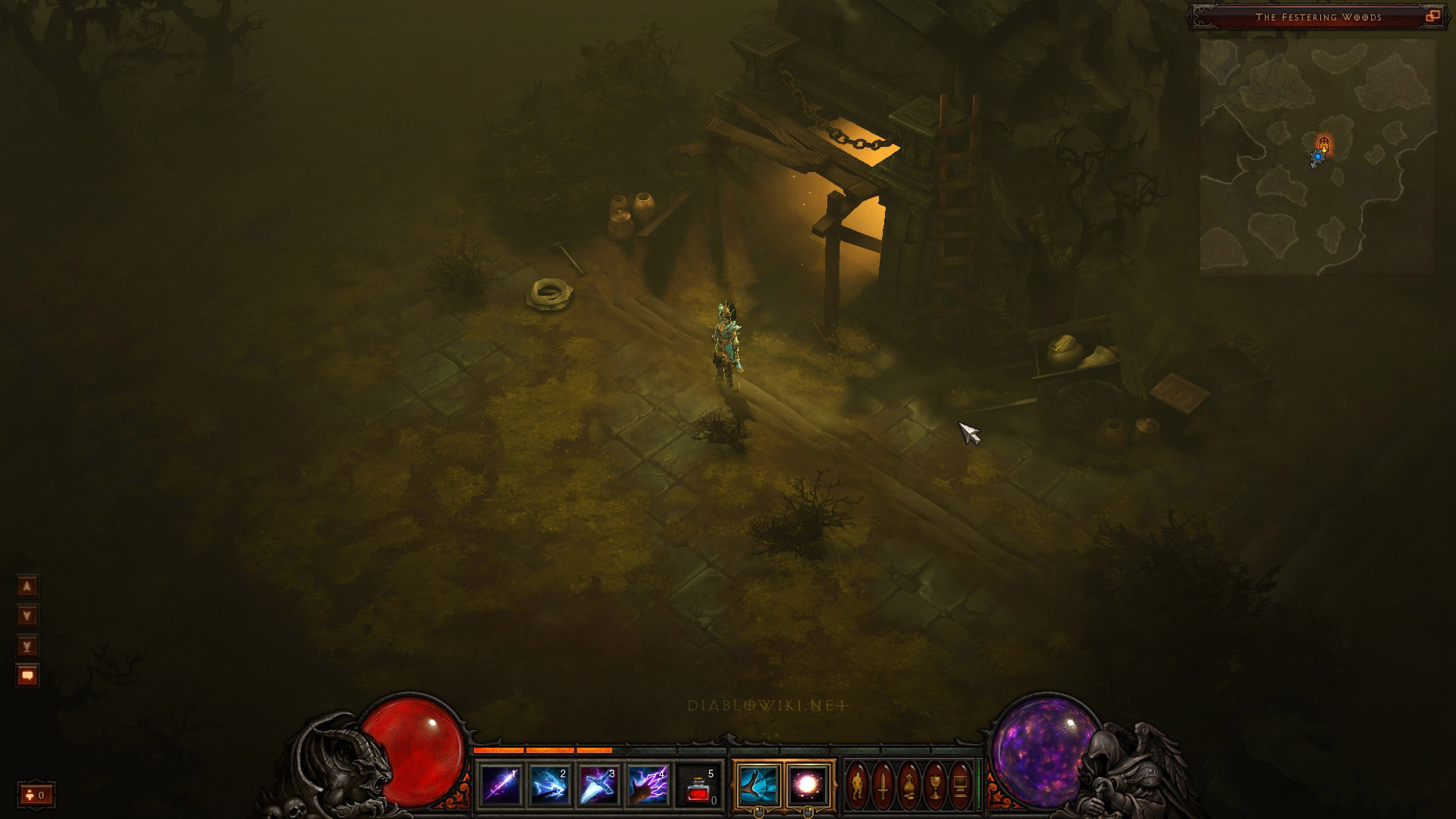Use the spectral blade skill in slot 3
Viewport: 1456px width, 819px height.
[598, 786]
